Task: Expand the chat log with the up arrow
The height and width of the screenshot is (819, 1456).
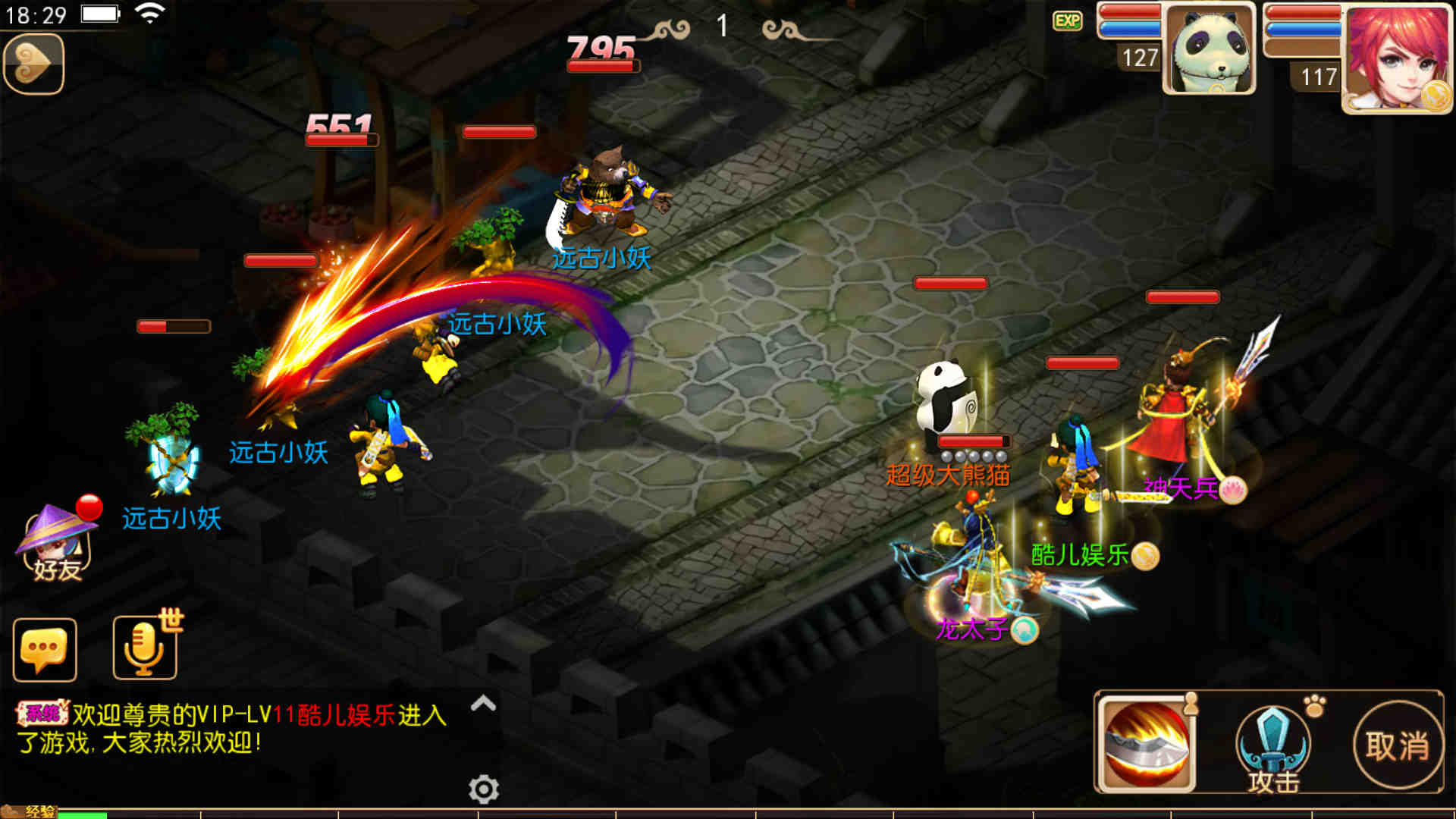Action: [x=483, y=704]
